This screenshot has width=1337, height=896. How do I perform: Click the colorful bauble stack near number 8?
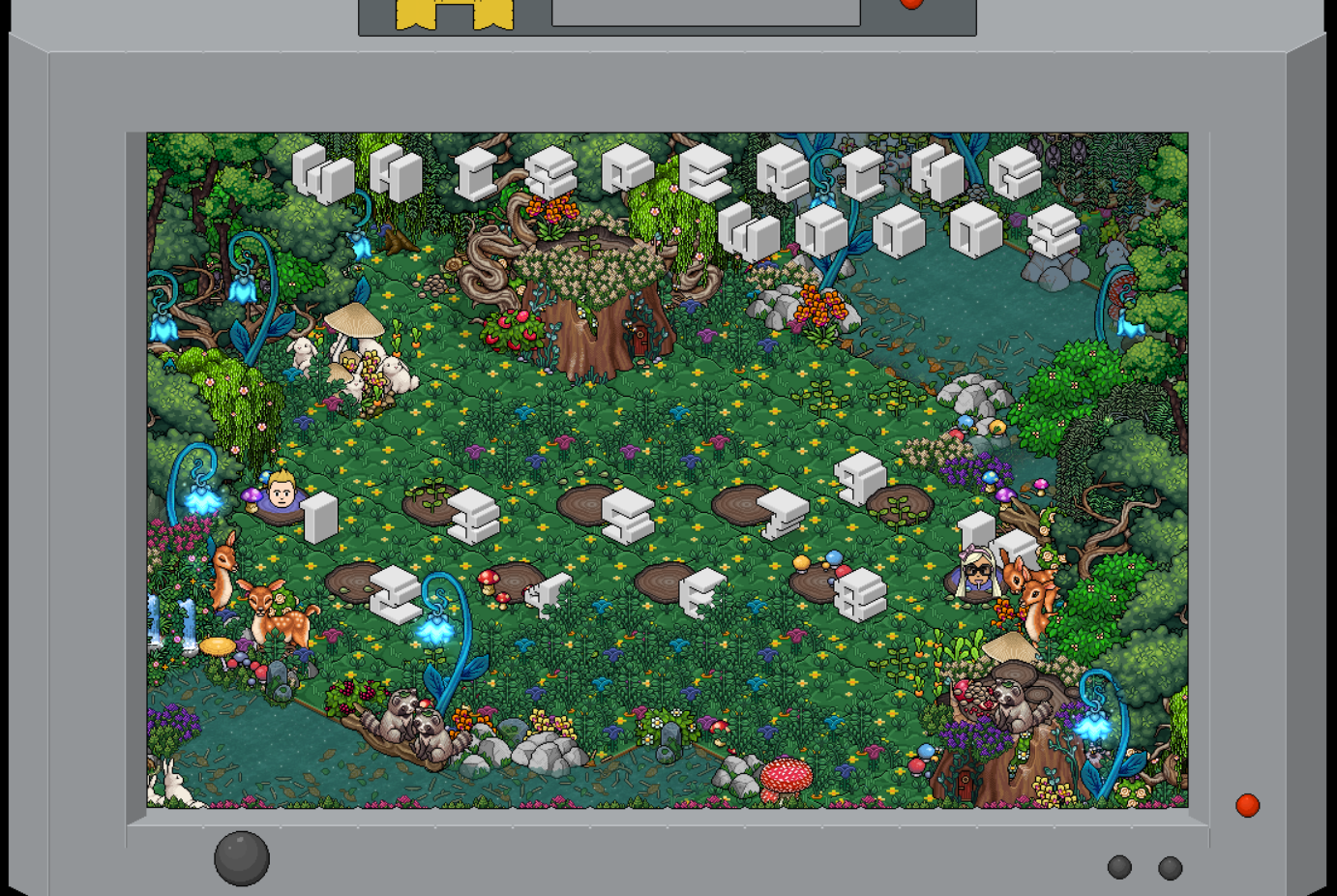pos(823,559)
